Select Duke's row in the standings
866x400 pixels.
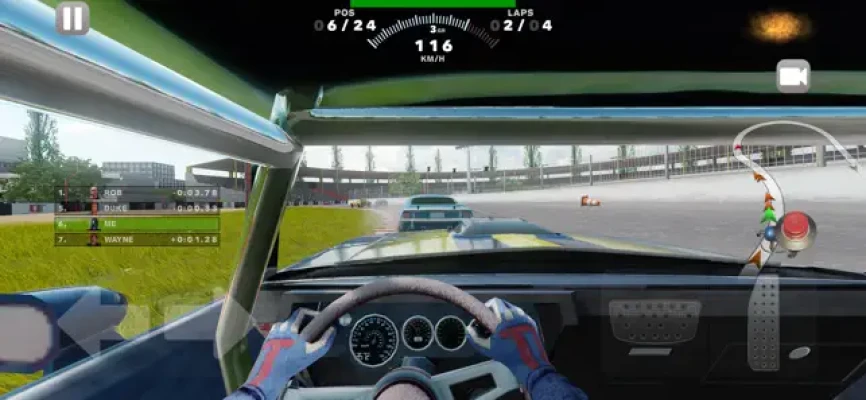[137, 208]
